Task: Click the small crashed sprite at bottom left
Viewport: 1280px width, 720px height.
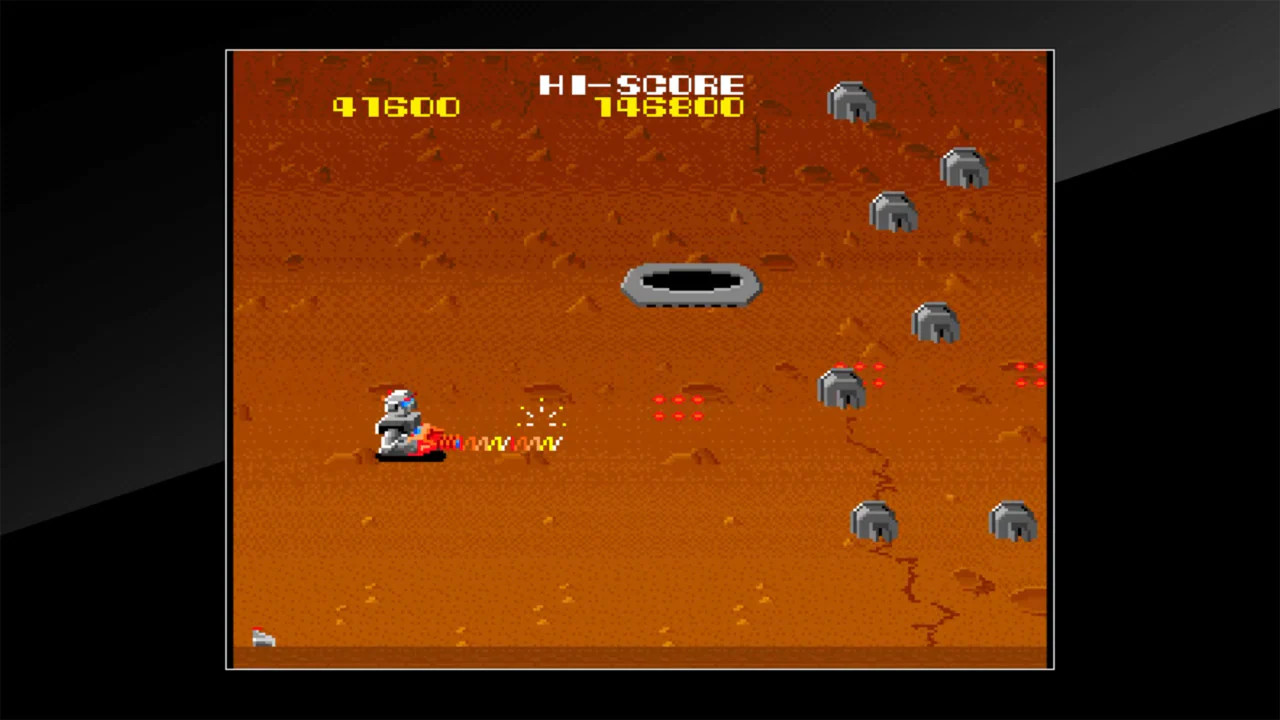Action: (x=263, y=638)
